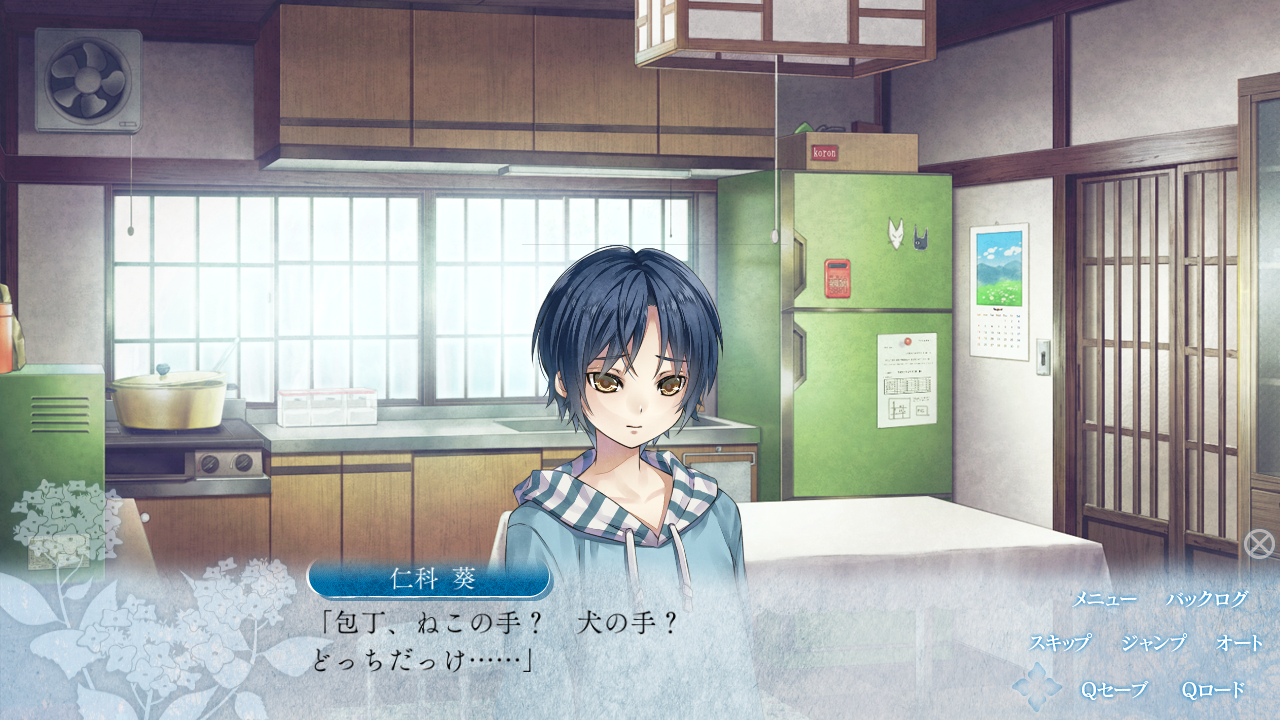The width and height of the screenshot is (1280, 720).
Task: Toggle オート auto-advance mode
Action: (x=1240, y=643)
